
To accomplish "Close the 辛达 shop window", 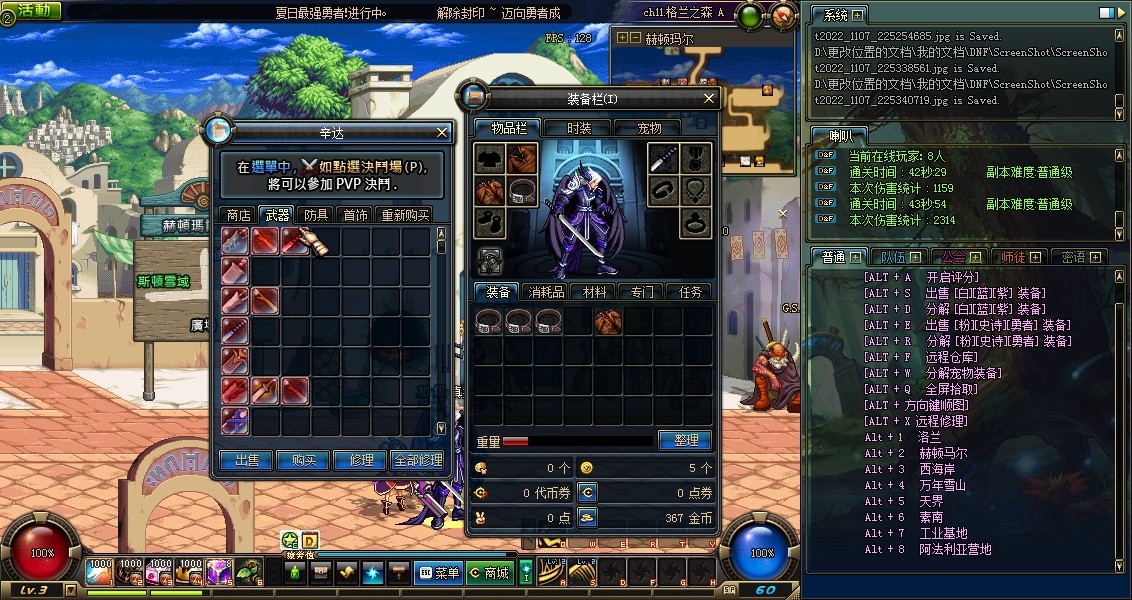I will point(443,132).
